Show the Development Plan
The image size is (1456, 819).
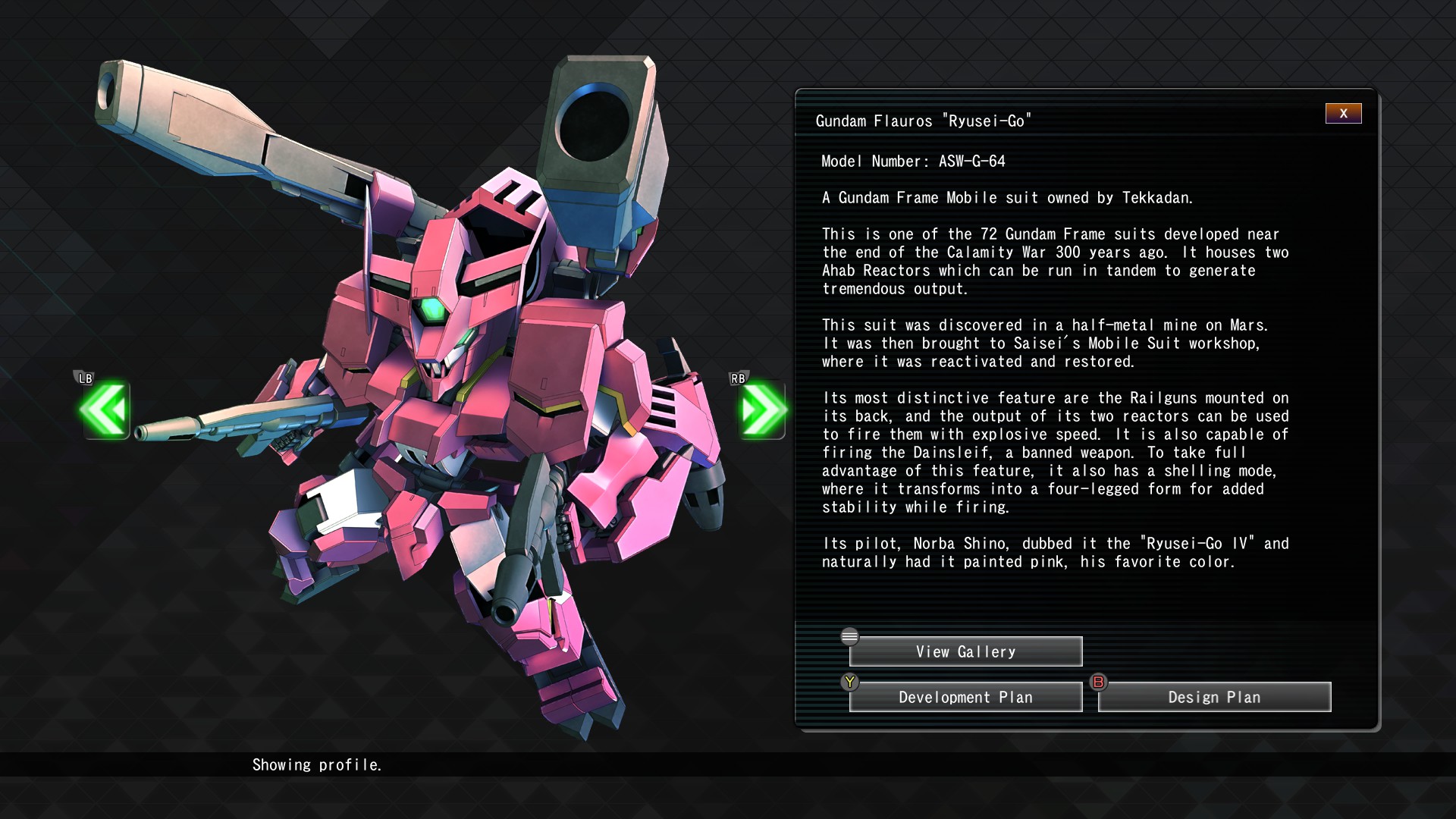pos(965,697)
